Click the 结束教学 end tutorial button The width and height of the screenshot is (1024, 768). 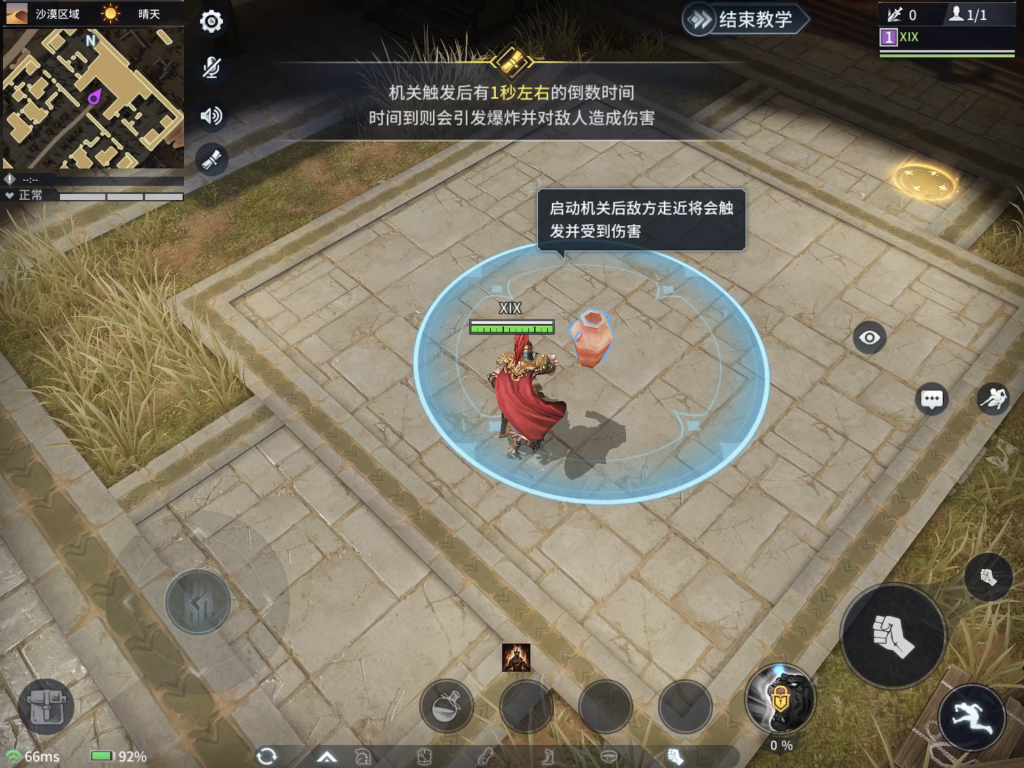[746, 19]
